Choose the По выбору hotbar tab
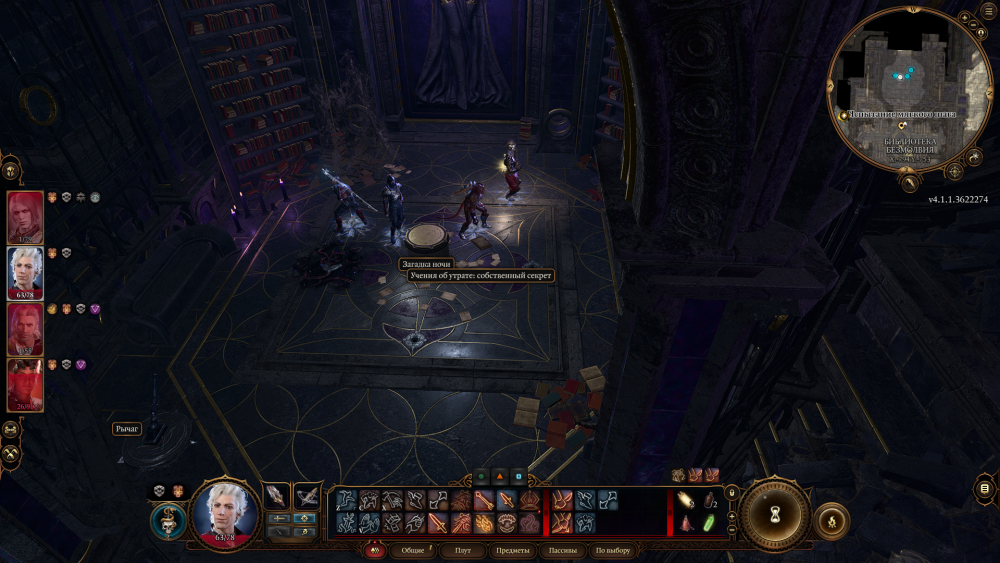This screenshot has height=563, width=1000. 613,551
